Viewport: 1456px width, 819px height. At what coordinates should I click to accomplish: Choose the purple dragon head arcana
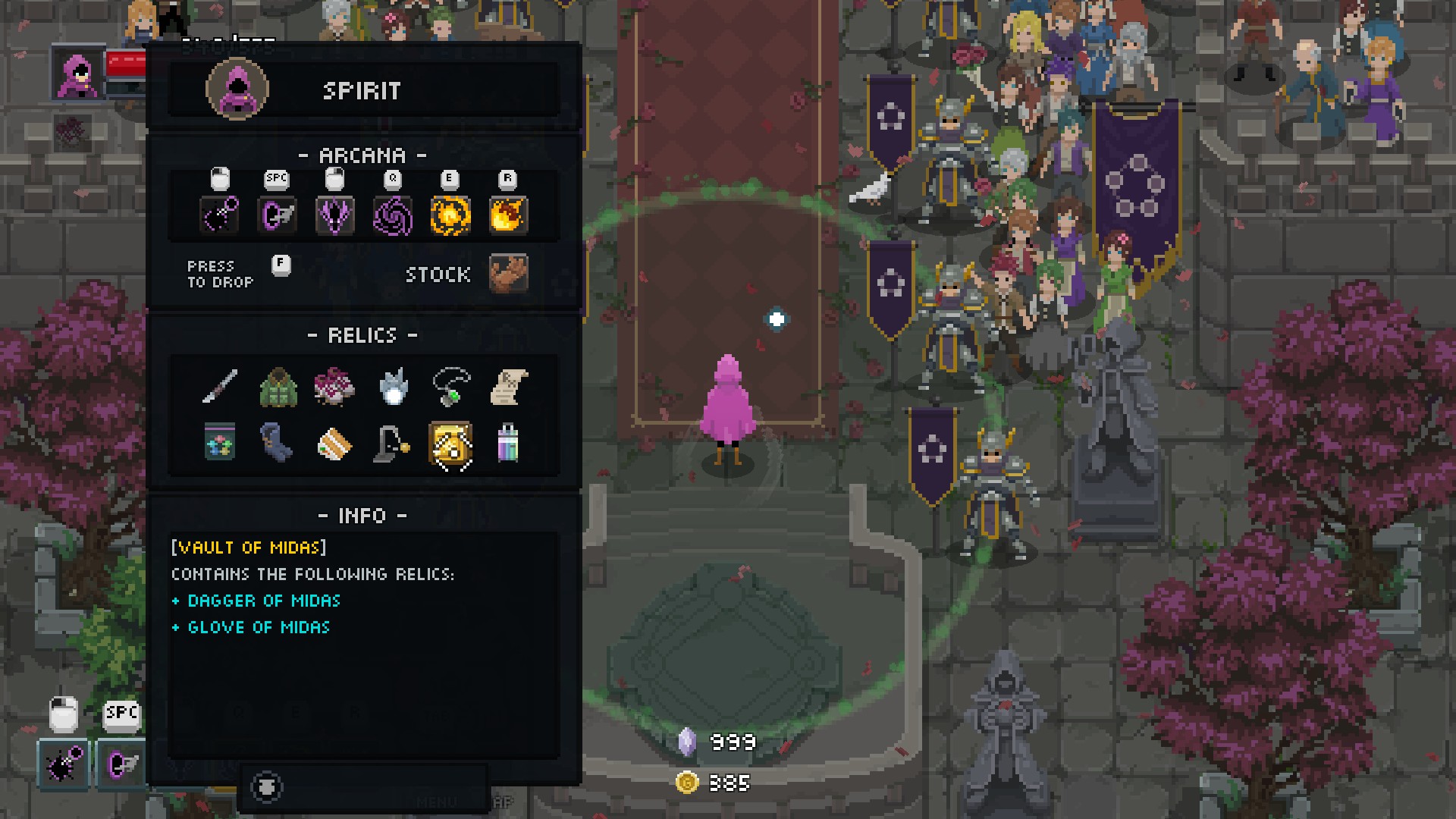coord(334,215)
